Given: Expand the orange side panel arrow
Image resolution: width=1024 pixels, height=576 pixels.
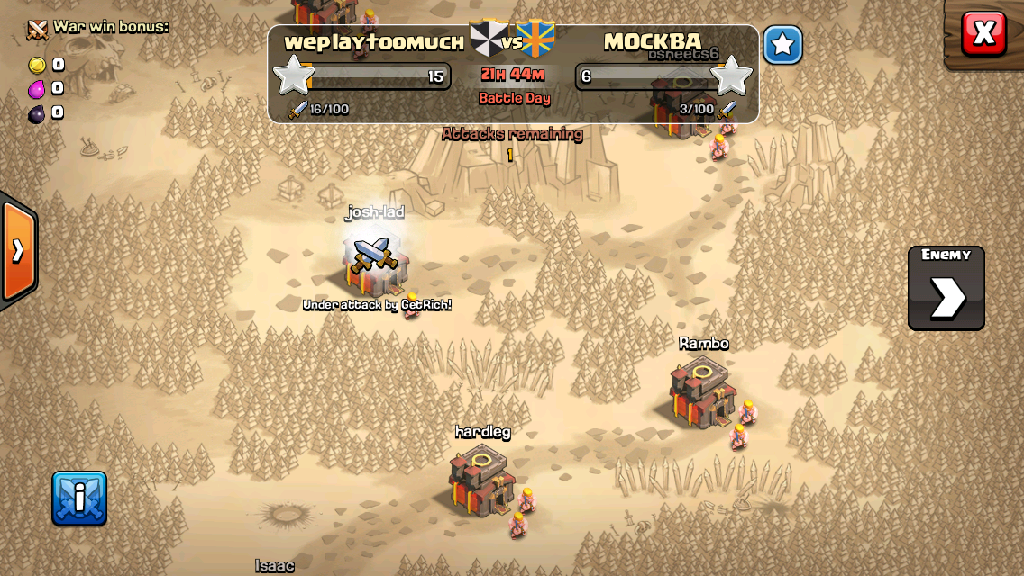Looking at the screenshot, I should pos(18,250).
